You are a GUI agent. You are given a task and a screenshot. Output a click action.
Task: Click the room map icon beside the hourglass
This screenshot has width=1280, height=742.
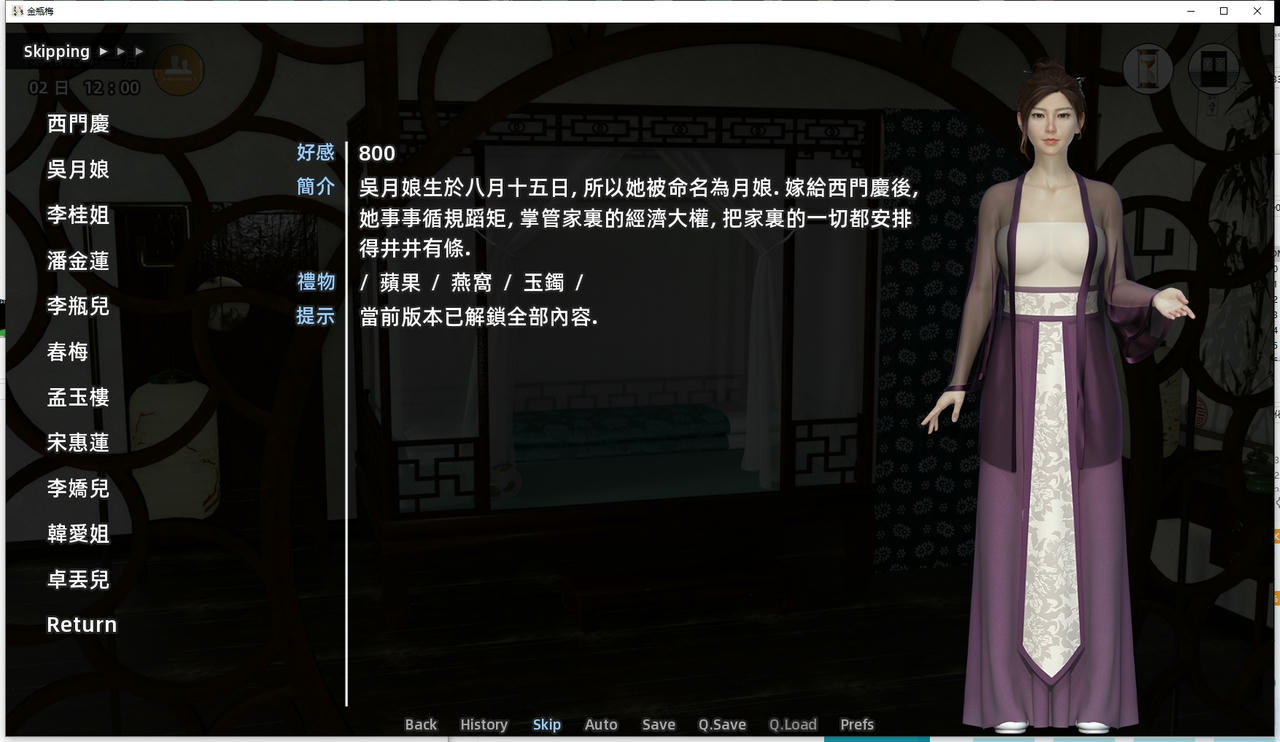(x=1213, y=69)
